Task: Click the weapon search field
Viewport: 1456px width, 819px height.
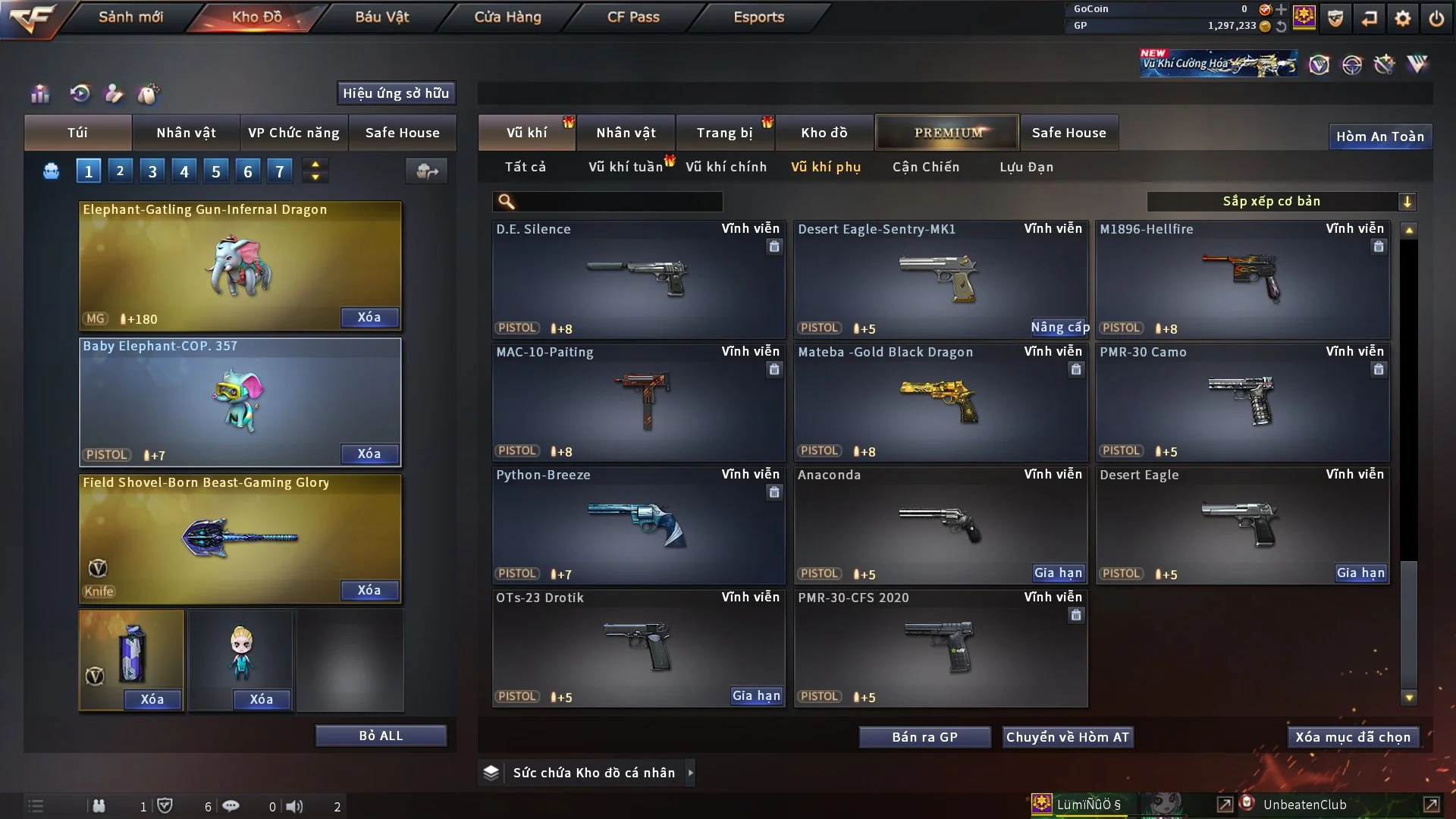Action: pos(618,202)
